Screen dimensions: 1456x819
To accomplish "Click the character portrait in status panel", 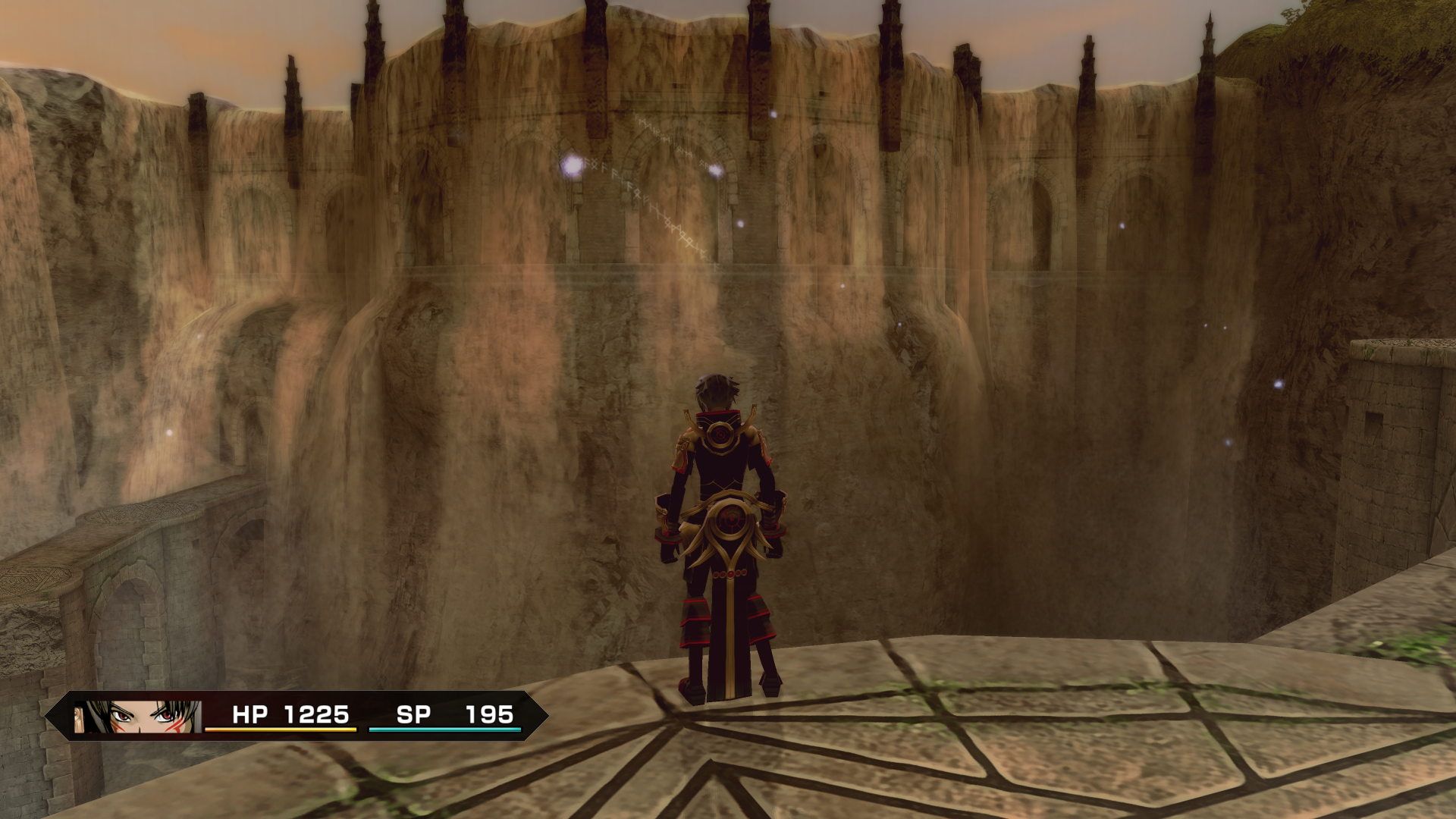I will (138, 717).
